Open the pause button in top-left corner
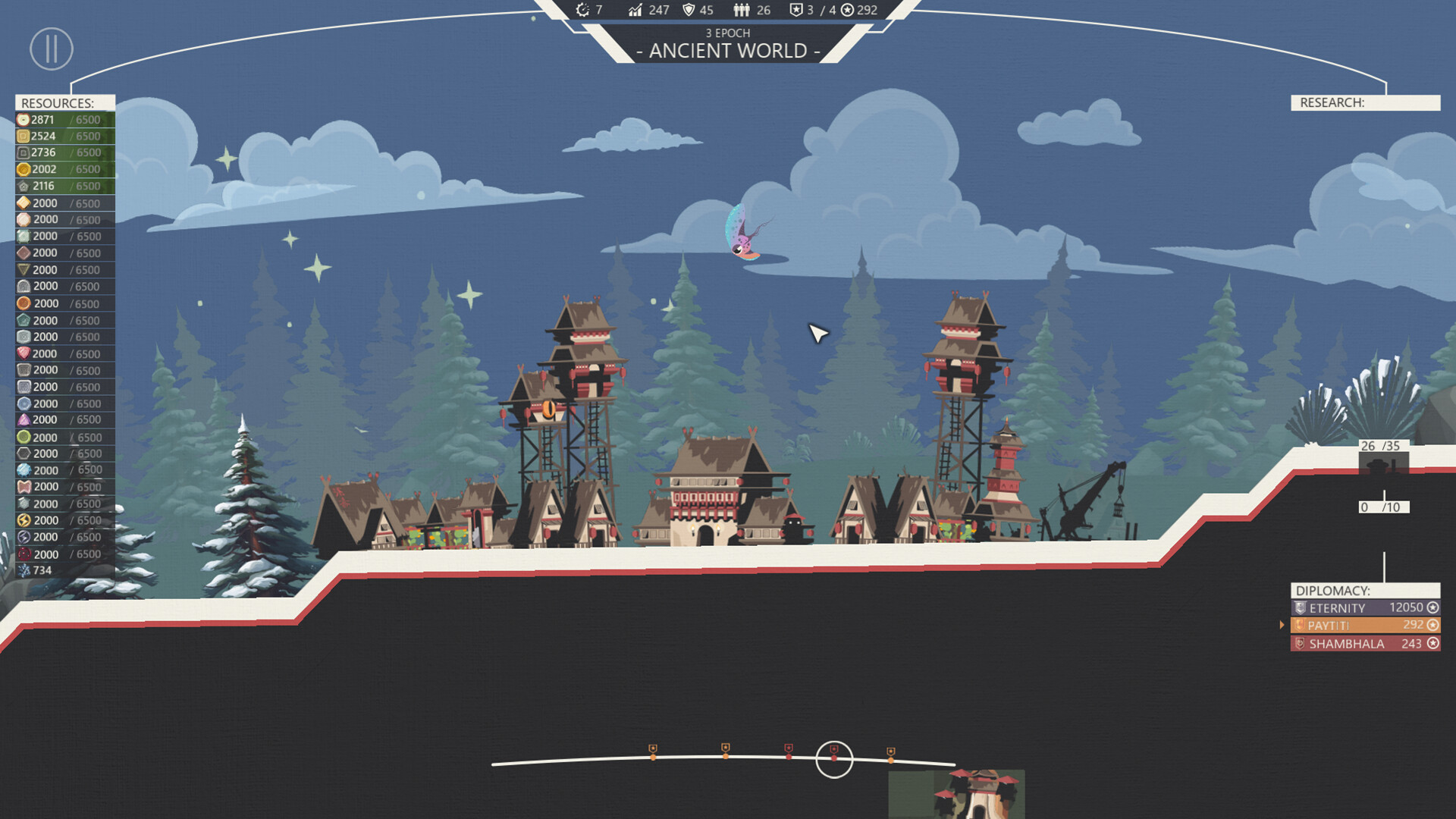 click(x=50, y=49)
